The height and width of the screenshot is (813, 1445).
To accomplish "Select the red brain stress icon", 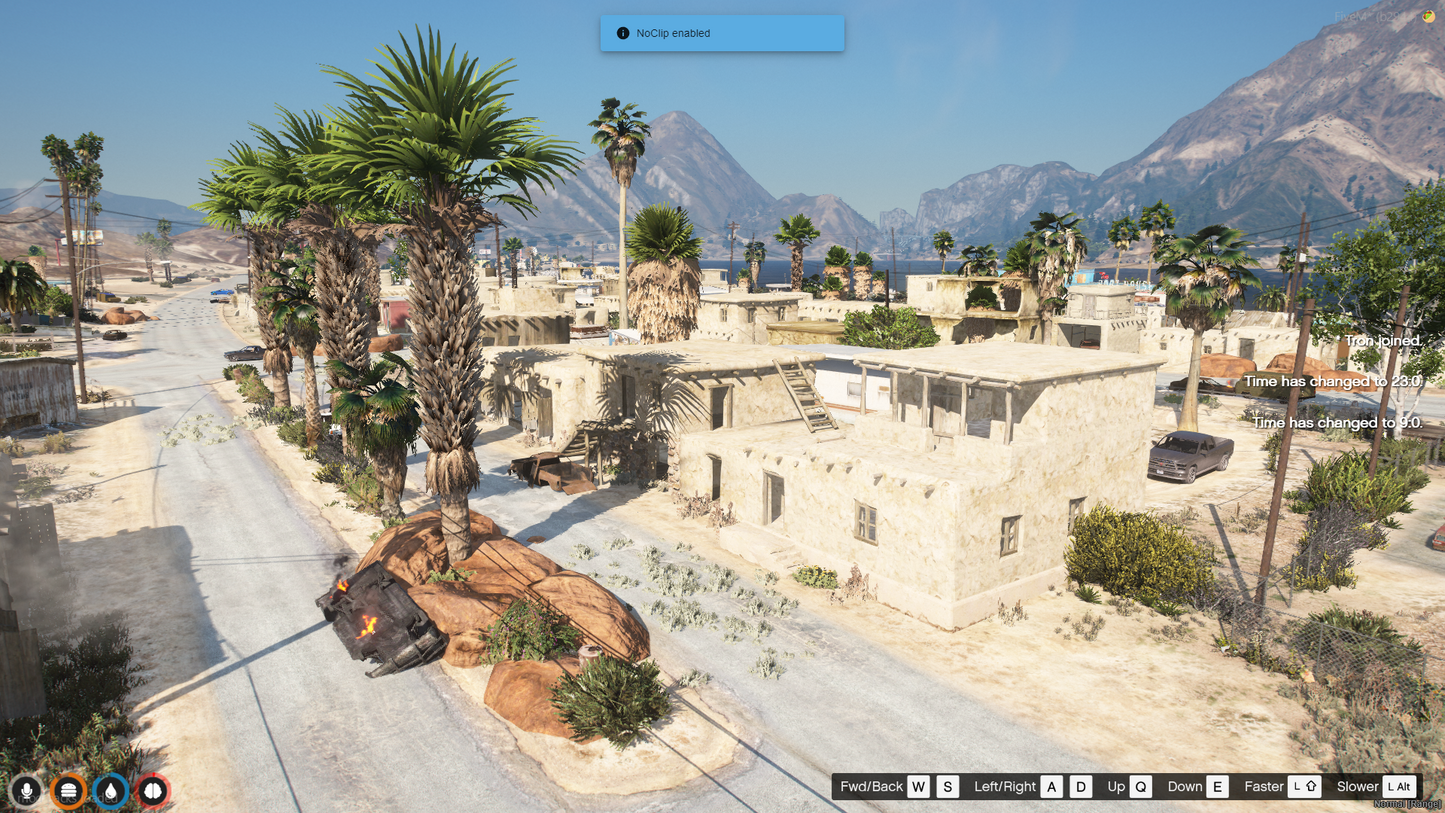I will [x=153, y=791].
